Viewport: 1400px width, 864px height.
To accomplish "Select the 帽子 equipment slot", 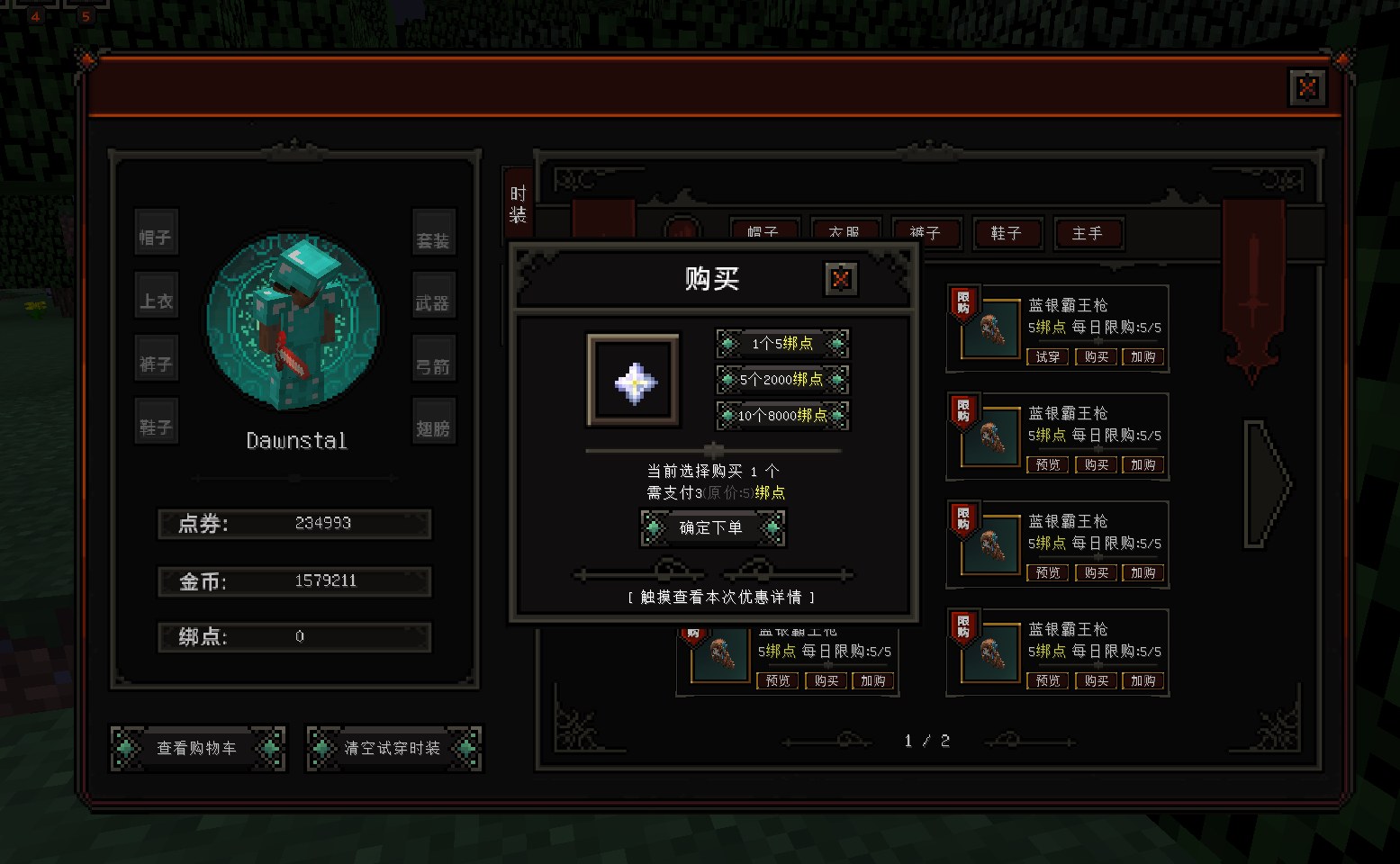I will [156, 238].
